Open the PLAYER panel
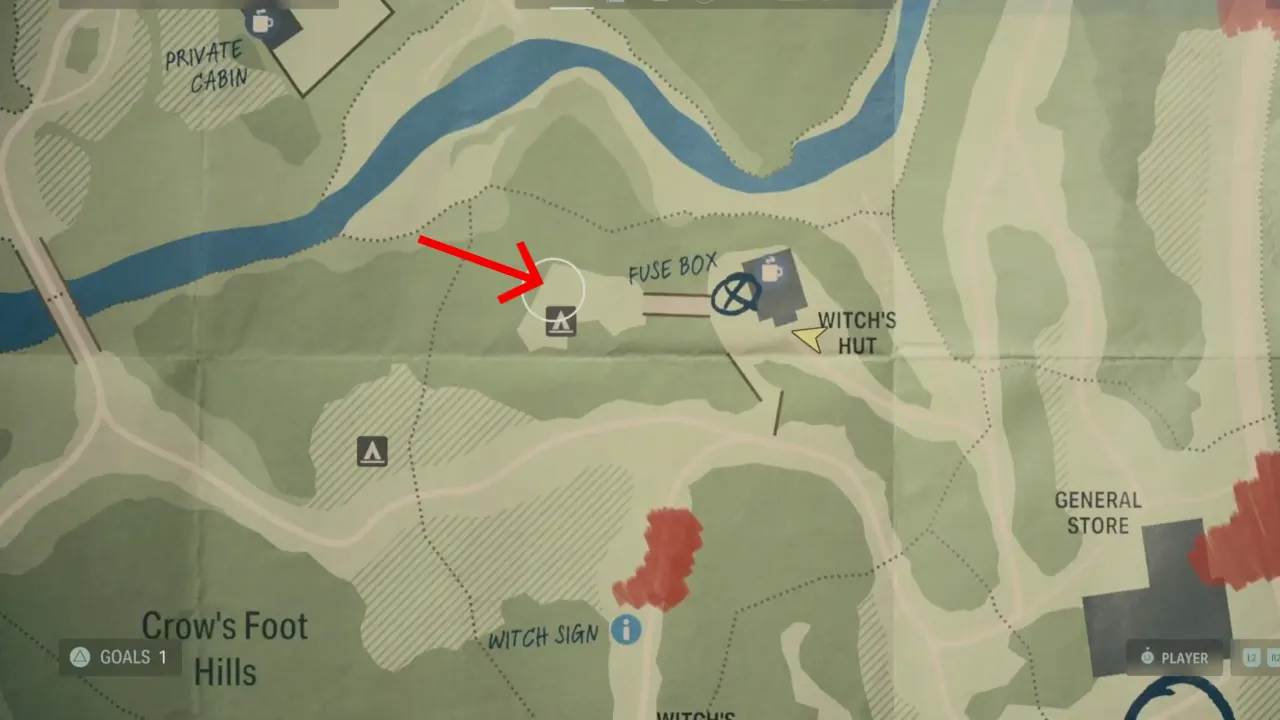 coord(1174,658)
